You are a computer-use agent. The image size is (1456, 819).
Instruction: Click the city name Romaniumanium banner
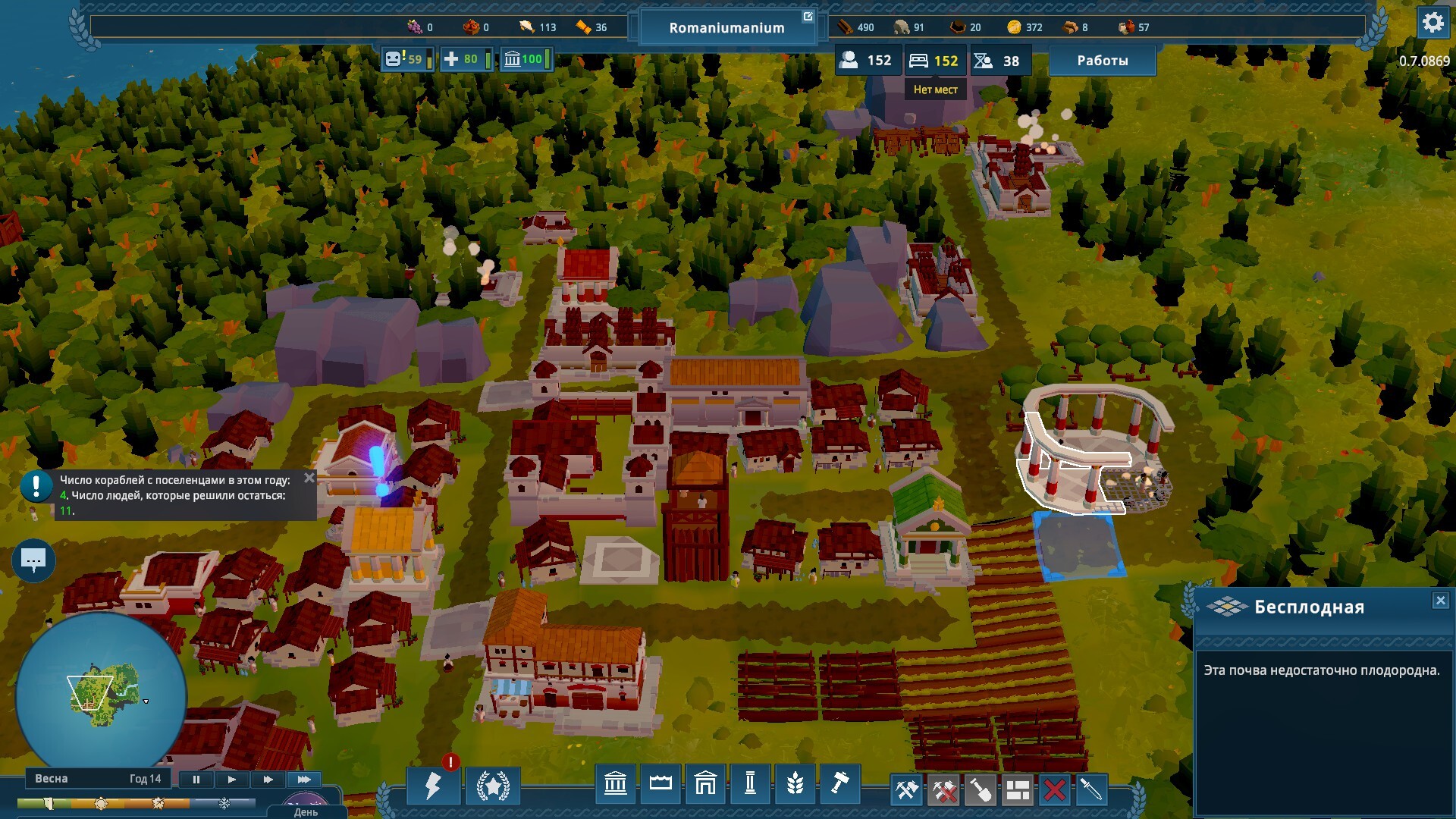pos(726,28)
